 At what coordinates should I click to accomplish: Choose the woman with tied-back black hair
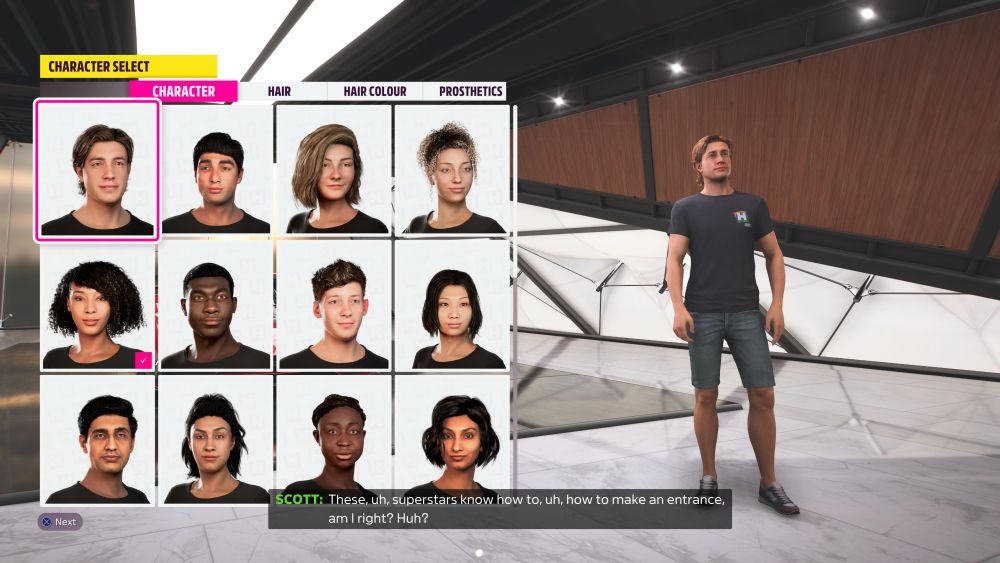point(216,440)
